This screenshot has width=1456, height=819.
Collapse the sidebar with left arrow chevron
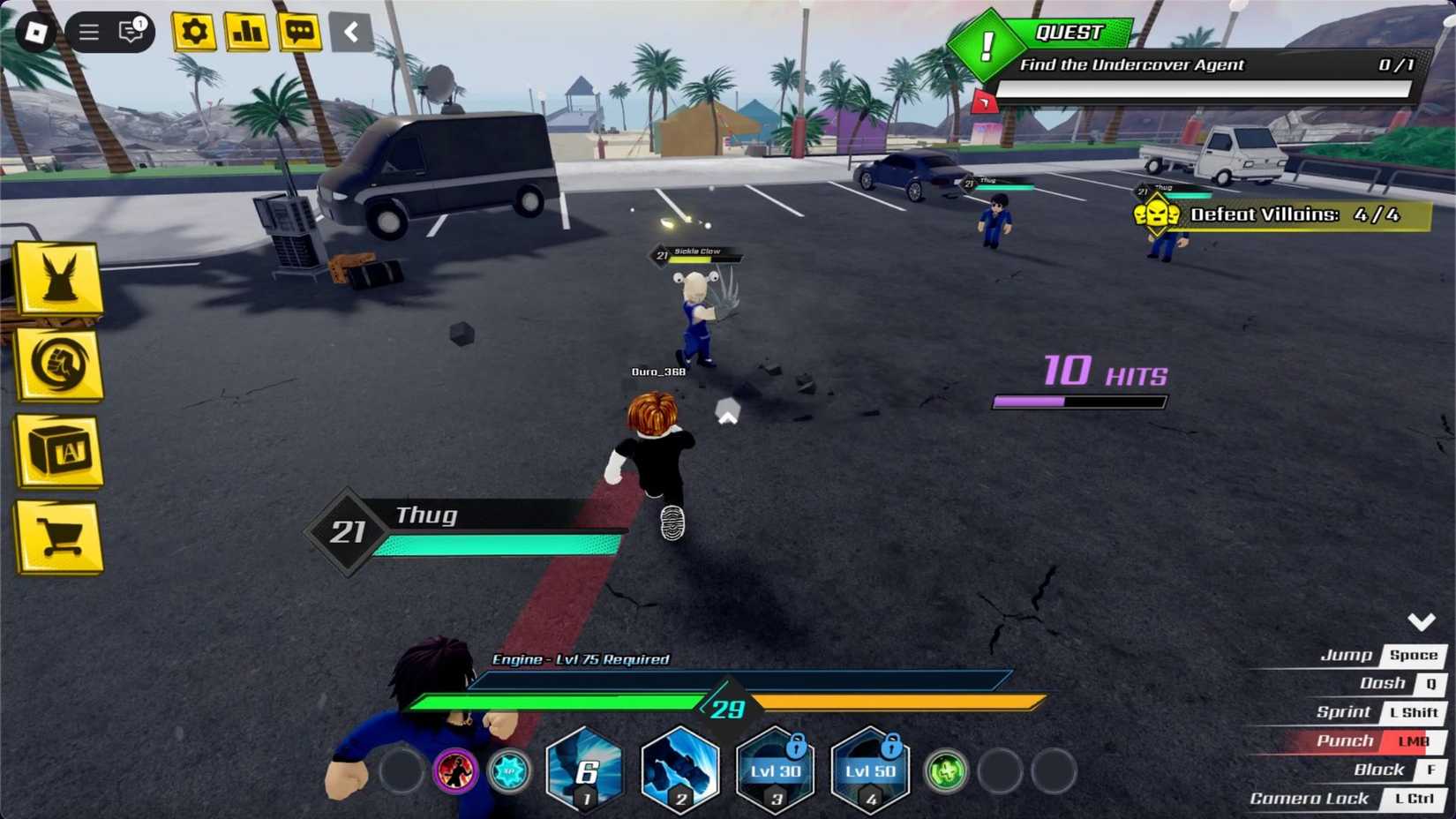(x=350, y=32)
